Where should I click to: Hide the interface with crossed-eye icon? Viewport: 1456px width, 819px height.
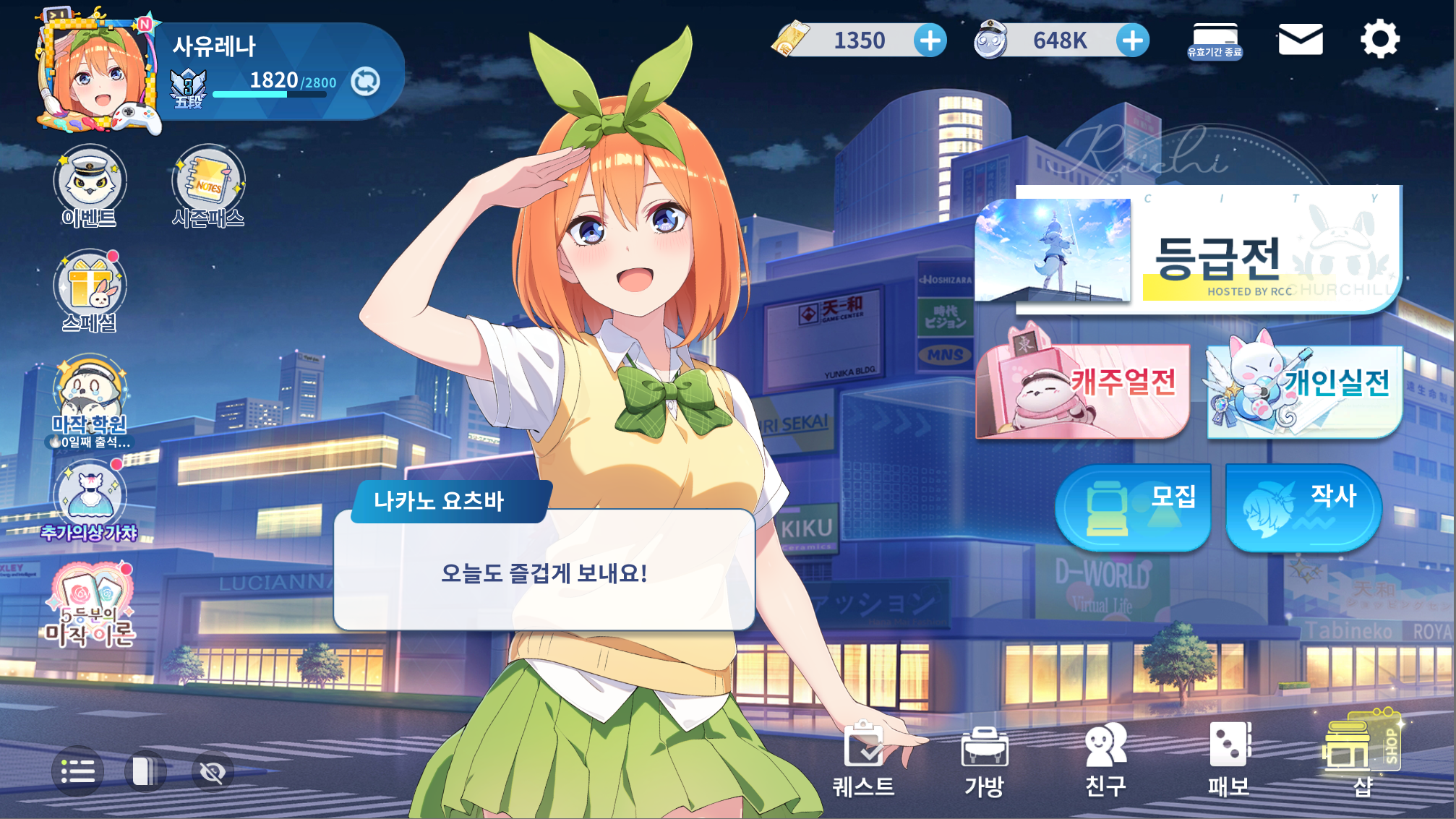click(x=213, y=772)
